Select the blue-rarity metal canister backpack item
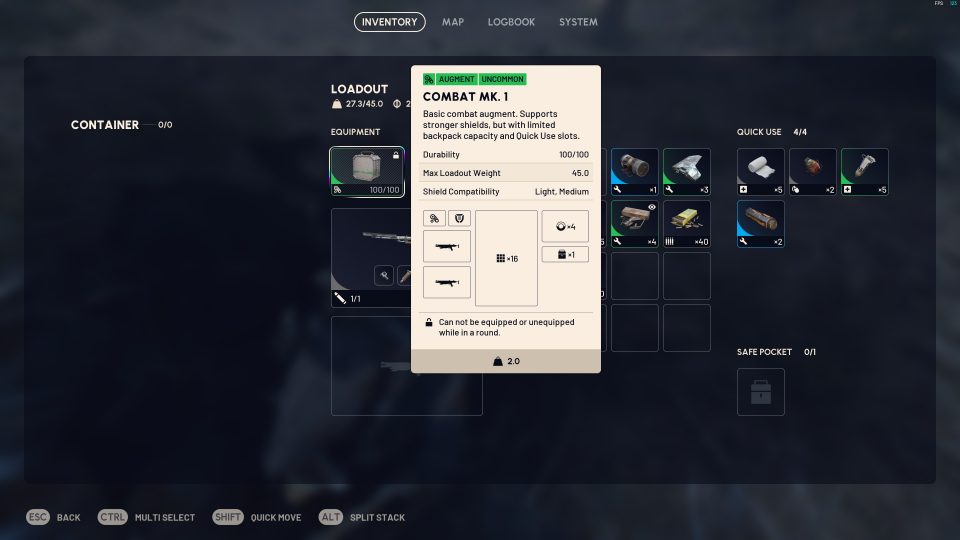The image size is (960, 540). pyautogui.click(x=635, y=172)
